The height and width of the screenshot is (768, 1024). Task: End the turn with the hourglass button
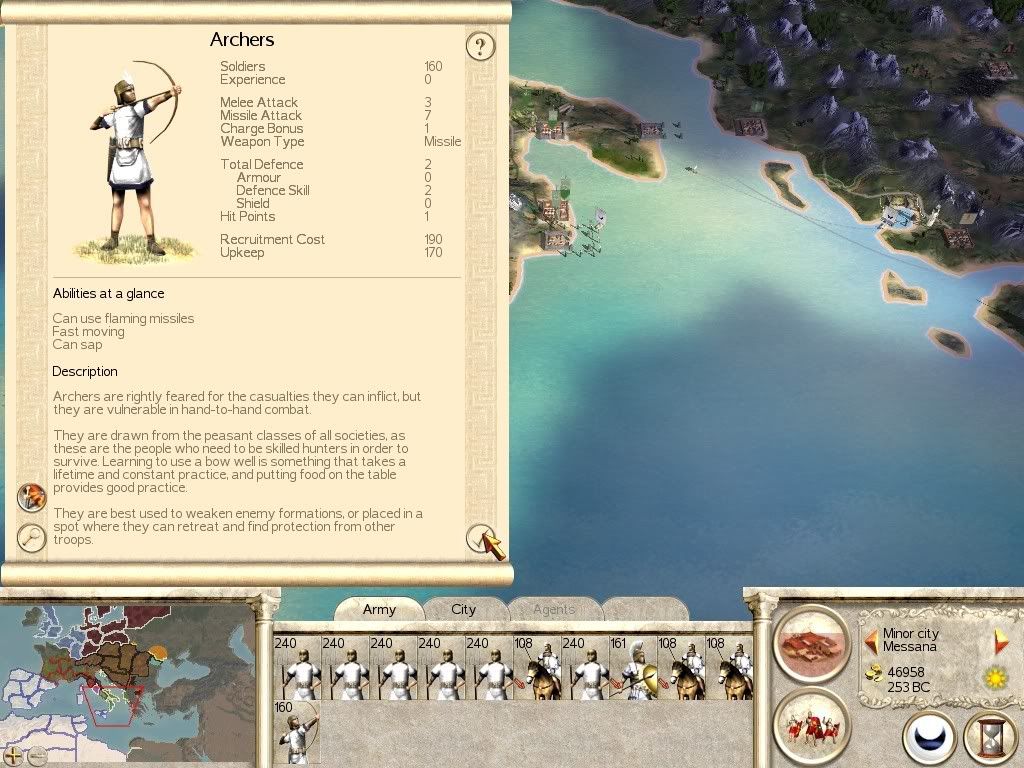989,739
